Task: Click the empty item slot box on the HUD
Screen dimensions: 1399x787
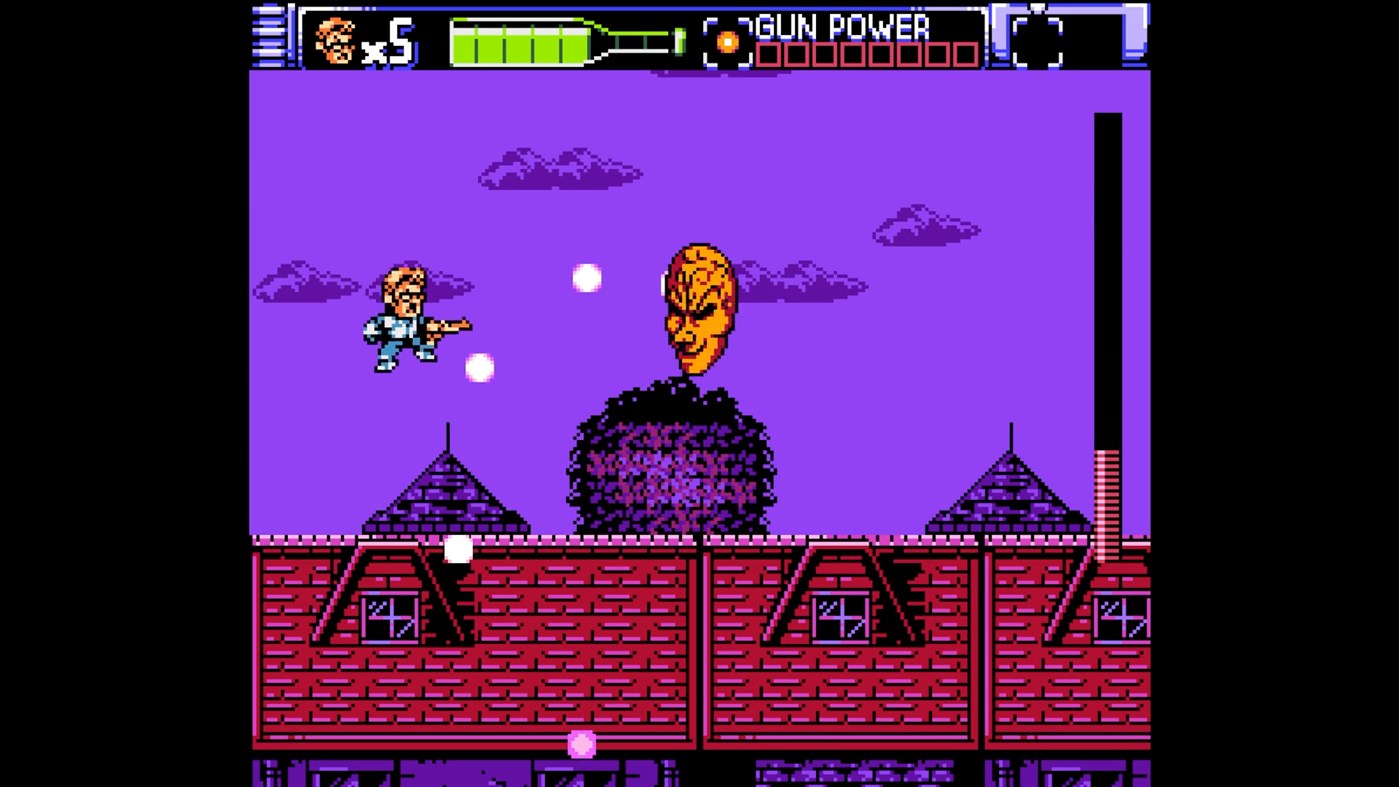Action: point(1036,41)
